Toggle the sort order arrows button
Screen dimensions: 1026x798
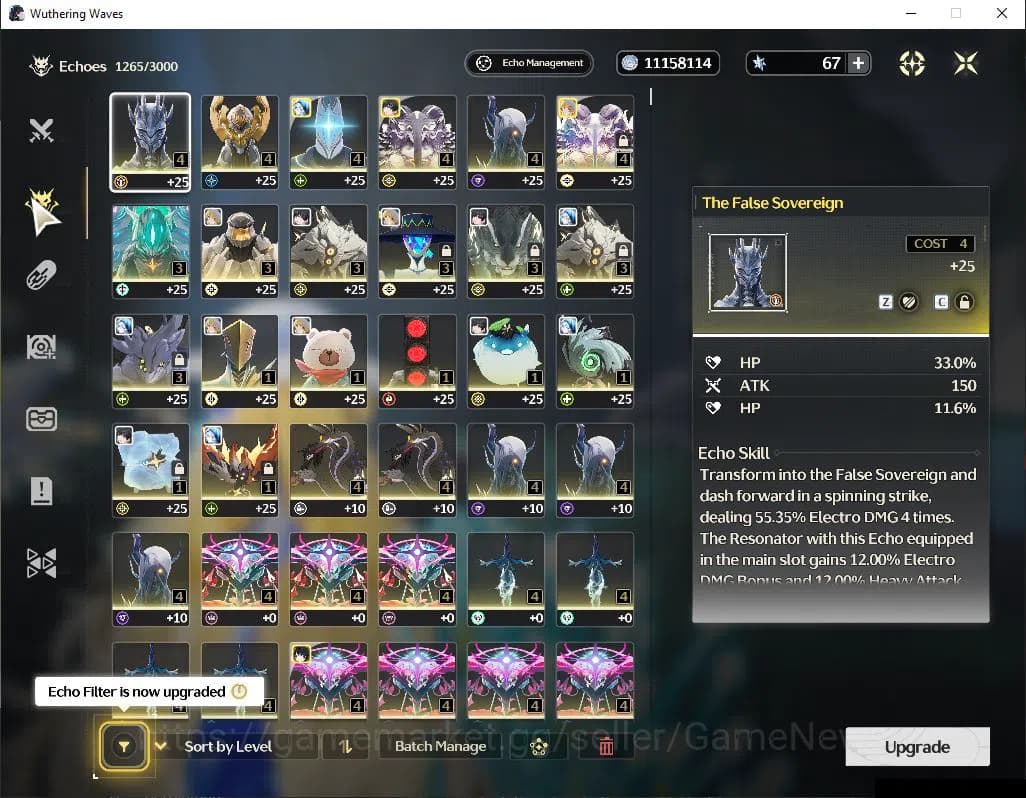346,746
